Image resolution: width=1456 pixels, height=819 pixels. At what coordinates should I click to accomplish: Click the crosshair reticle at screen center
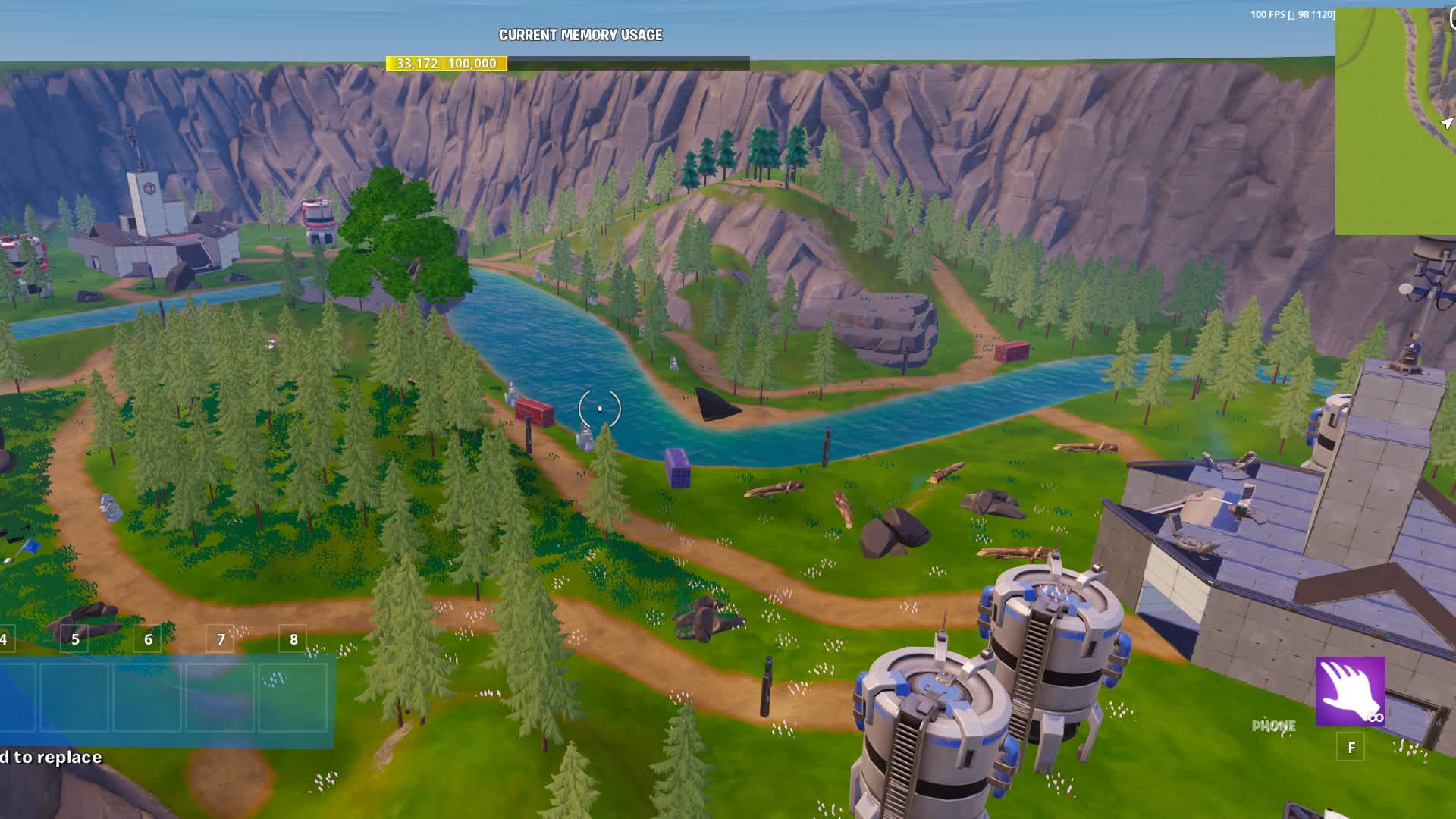coord(599,408)
